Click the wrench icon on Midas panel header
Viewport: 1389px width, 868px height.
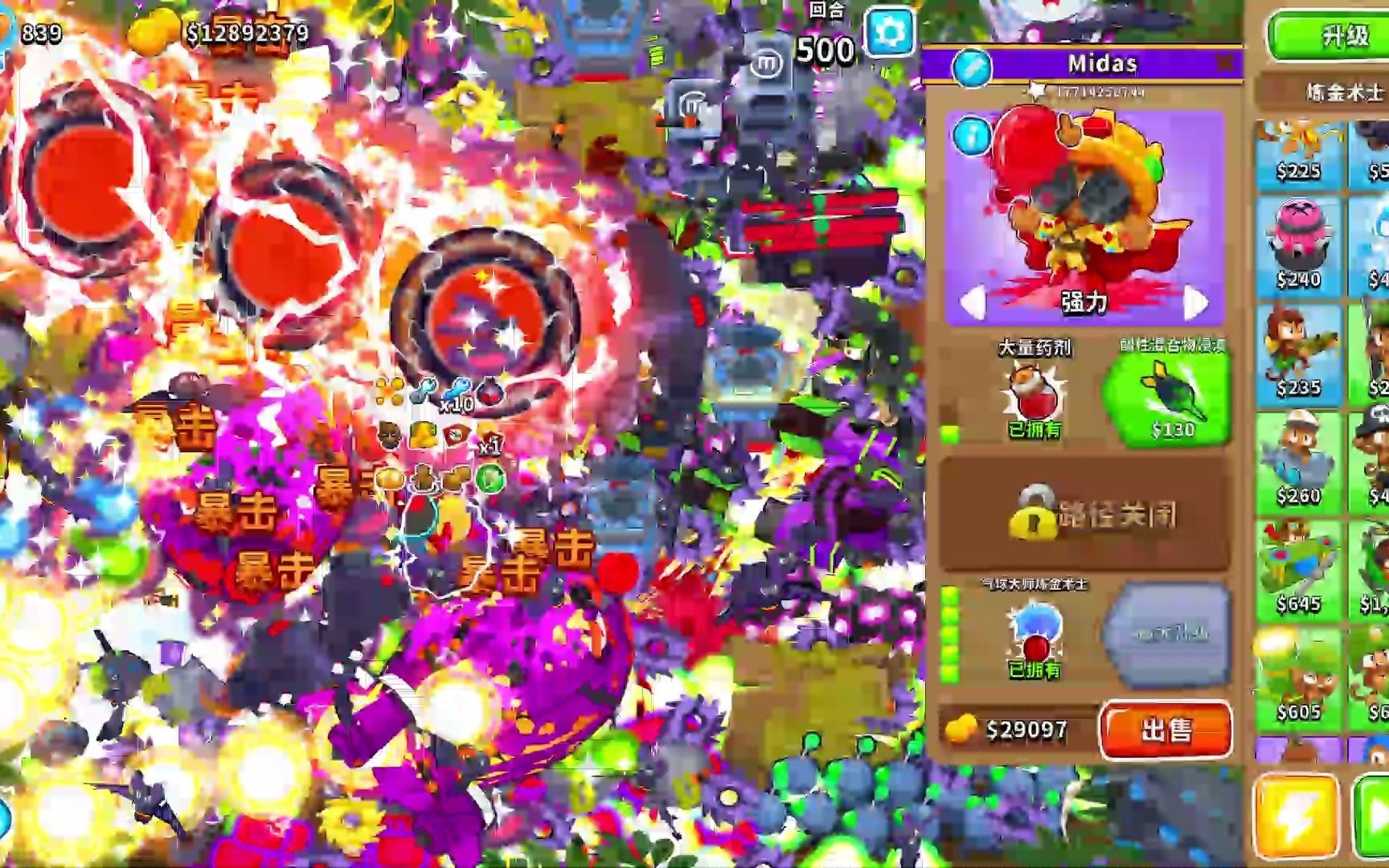[973, 67]
